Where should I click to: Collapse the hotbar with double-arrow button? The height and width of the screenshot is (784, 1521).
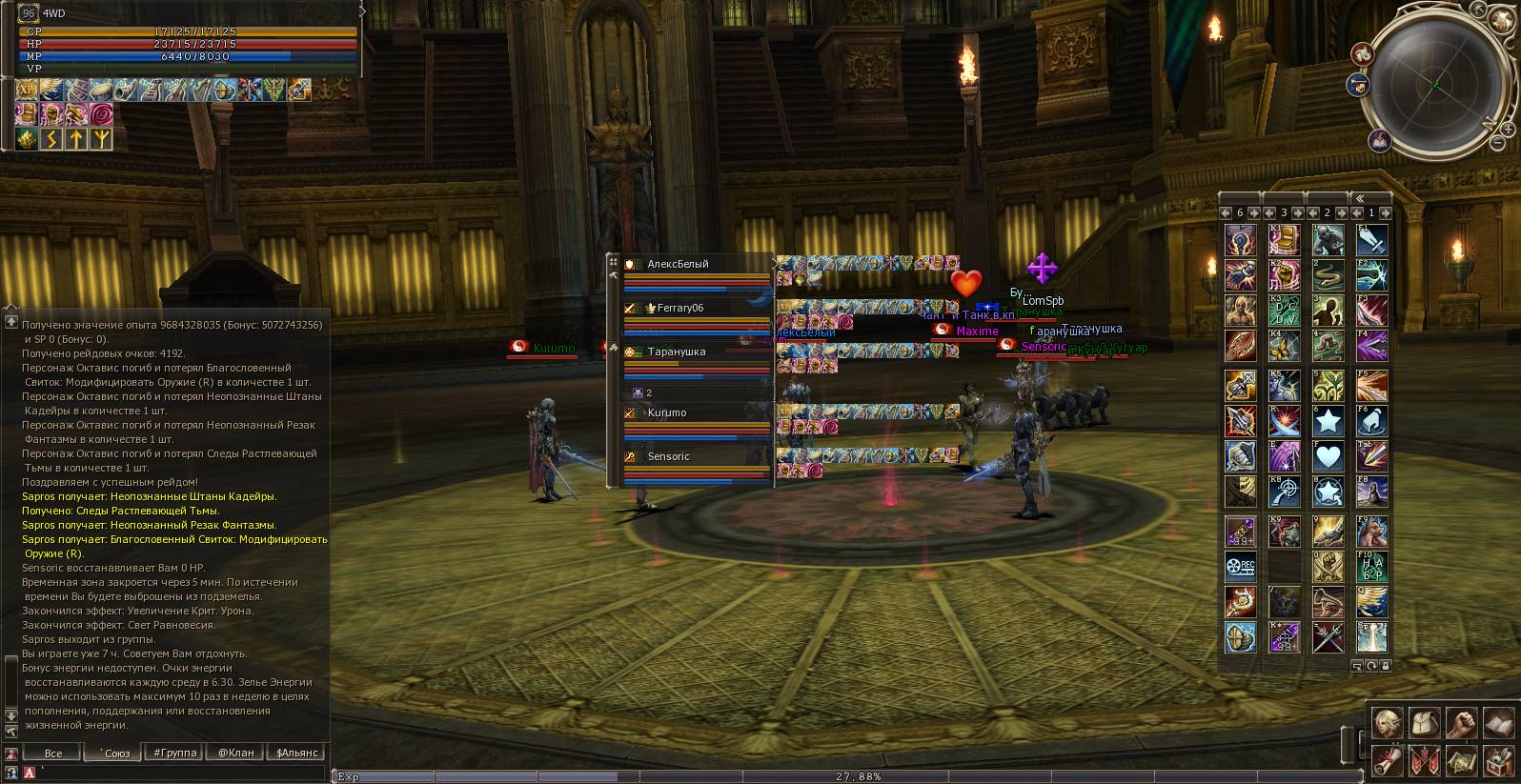coord(1360,198)
